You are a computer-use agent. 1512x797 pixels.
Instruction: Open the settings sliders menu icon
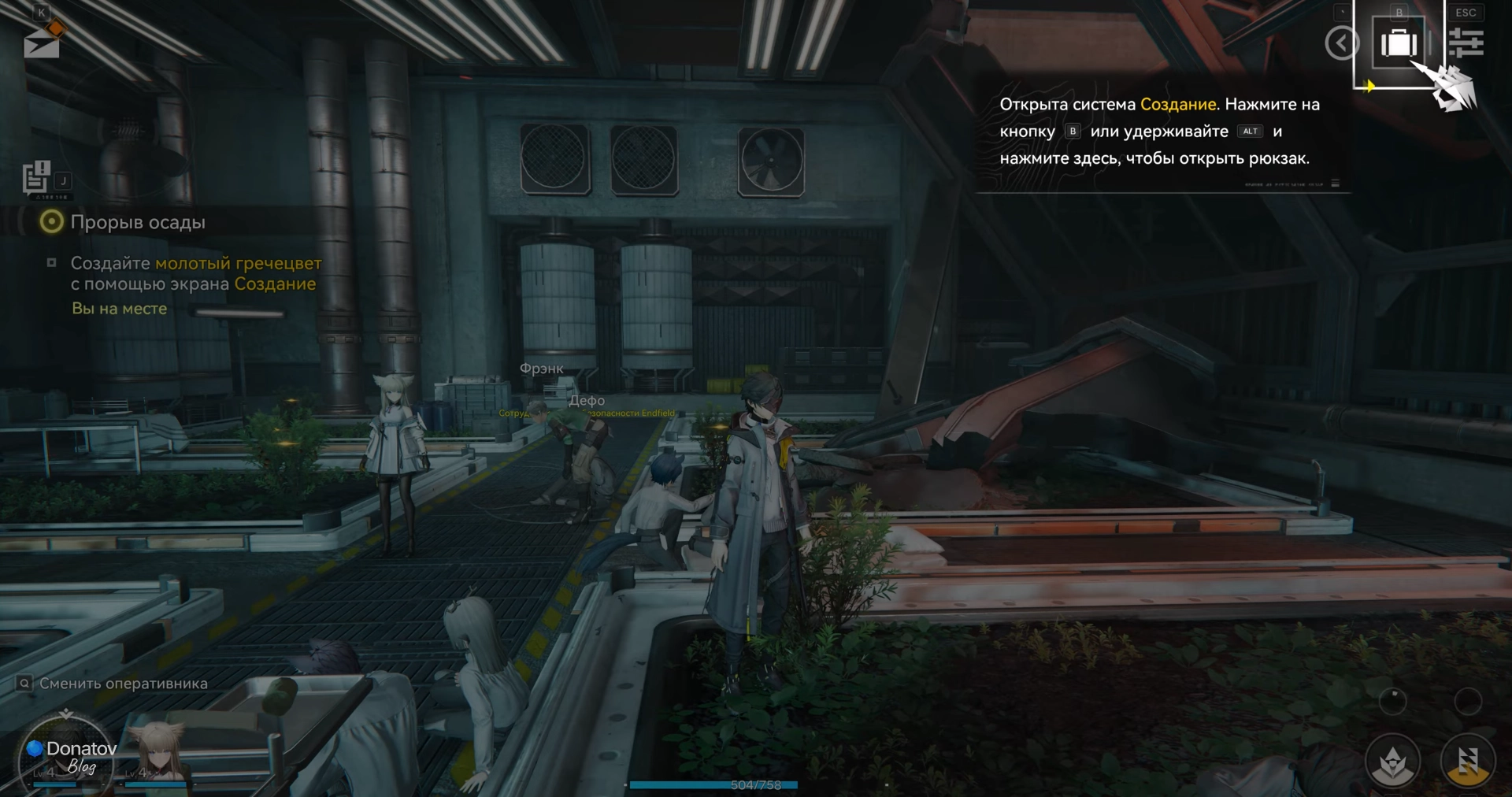point(1466,43)
